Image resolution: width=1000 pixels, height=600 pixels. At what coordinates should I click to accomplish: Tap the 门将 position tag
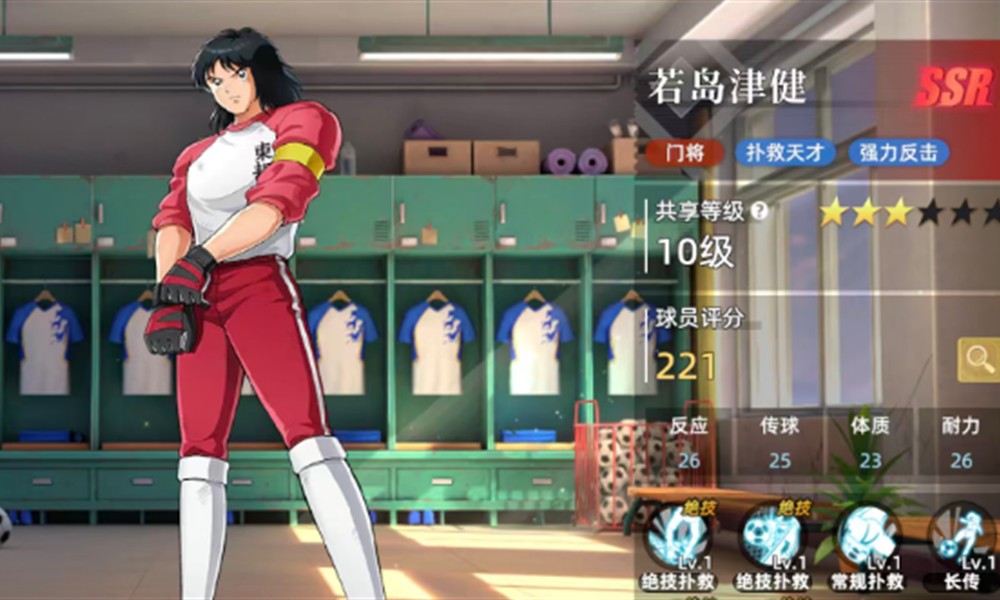pos(684,153)
